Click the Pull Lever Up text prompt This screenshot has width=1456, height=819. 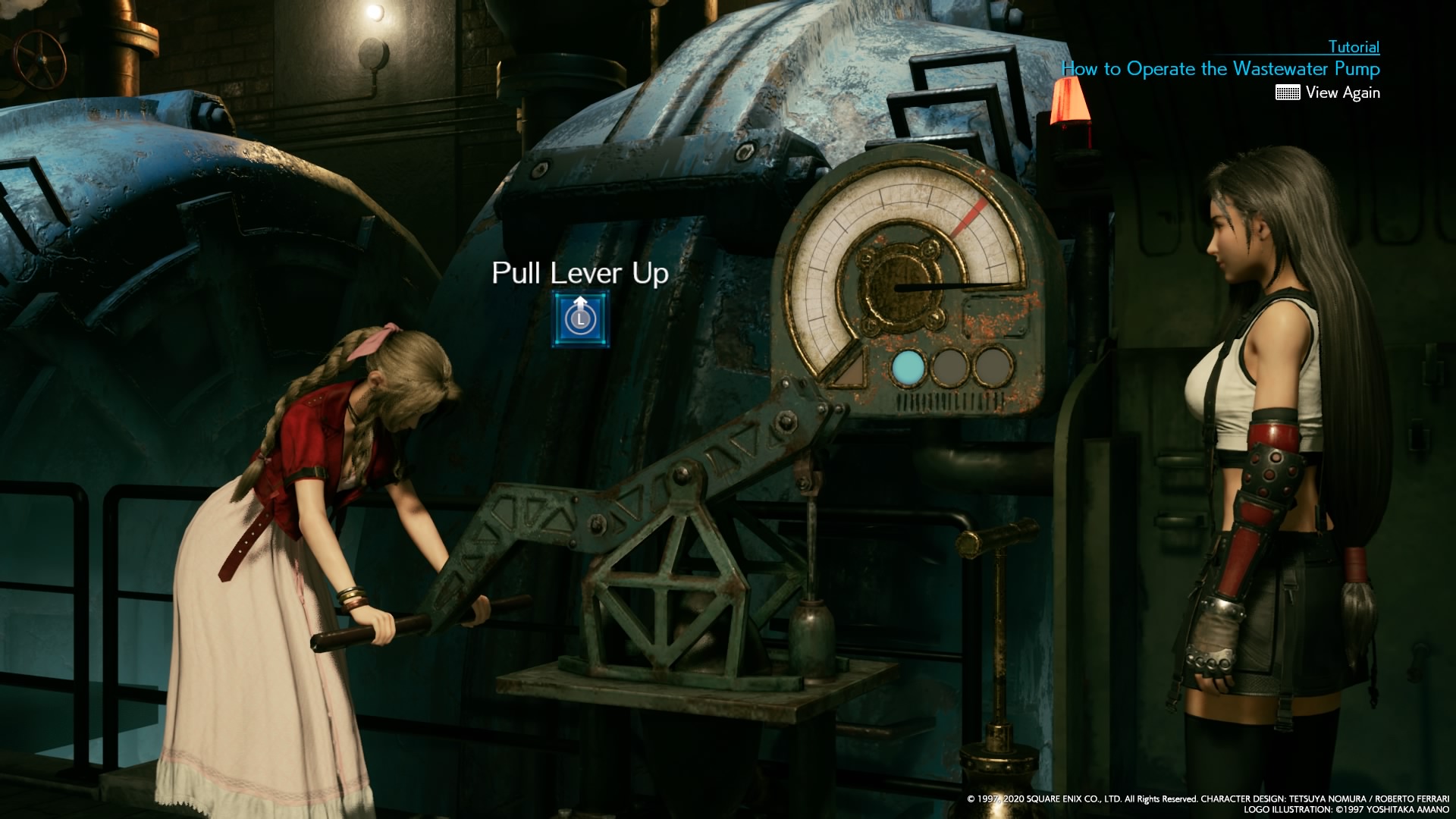(x=580, y=275)
